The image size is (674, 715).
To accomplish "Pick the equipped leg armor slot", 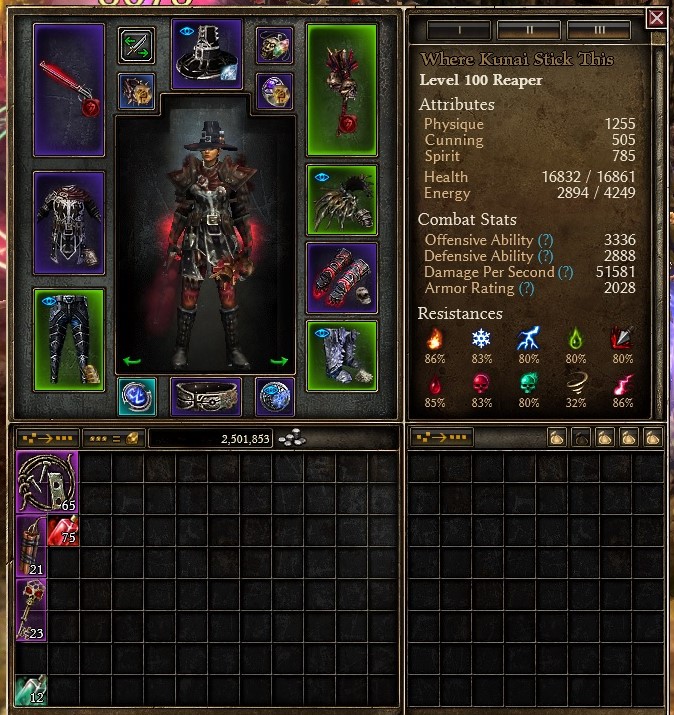I will coord(69,339).
